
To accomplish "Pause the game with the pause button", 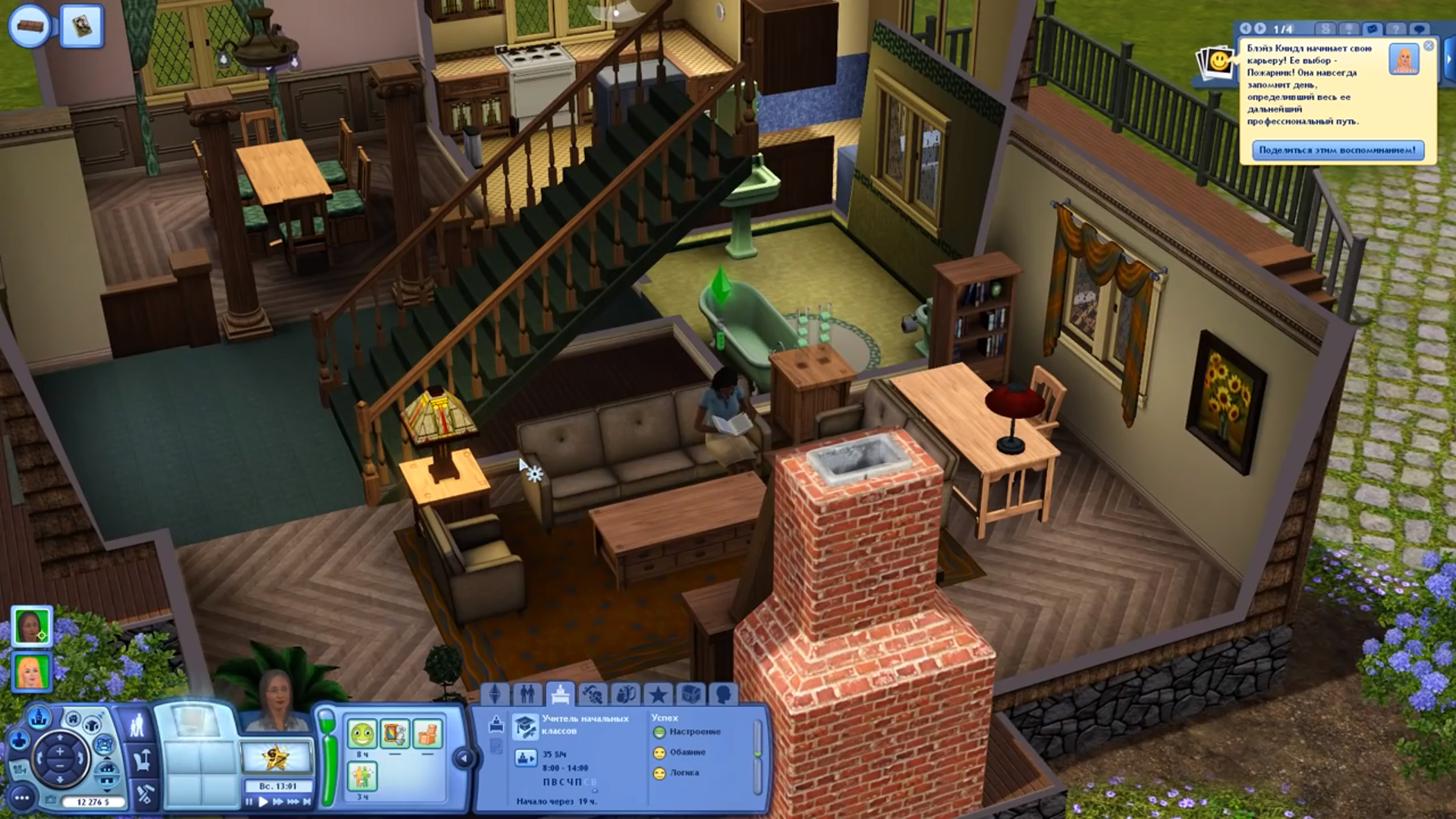I will [250, 802].
